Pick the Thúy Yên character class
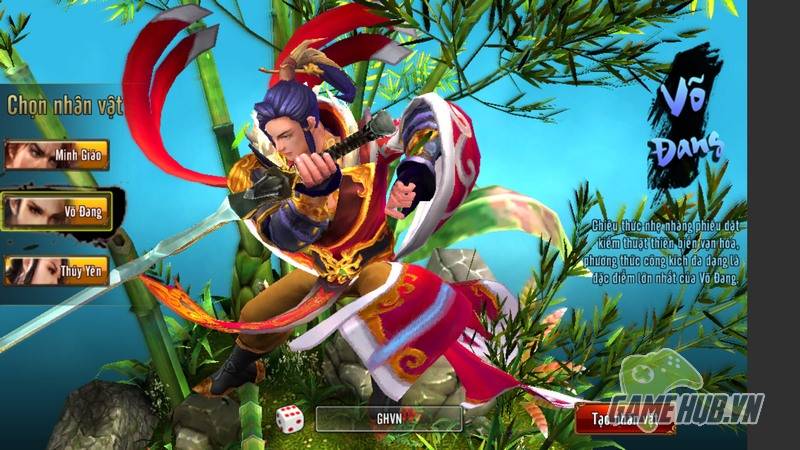The width and height of the screenshot is (800, 450). (x=56, y=270)
